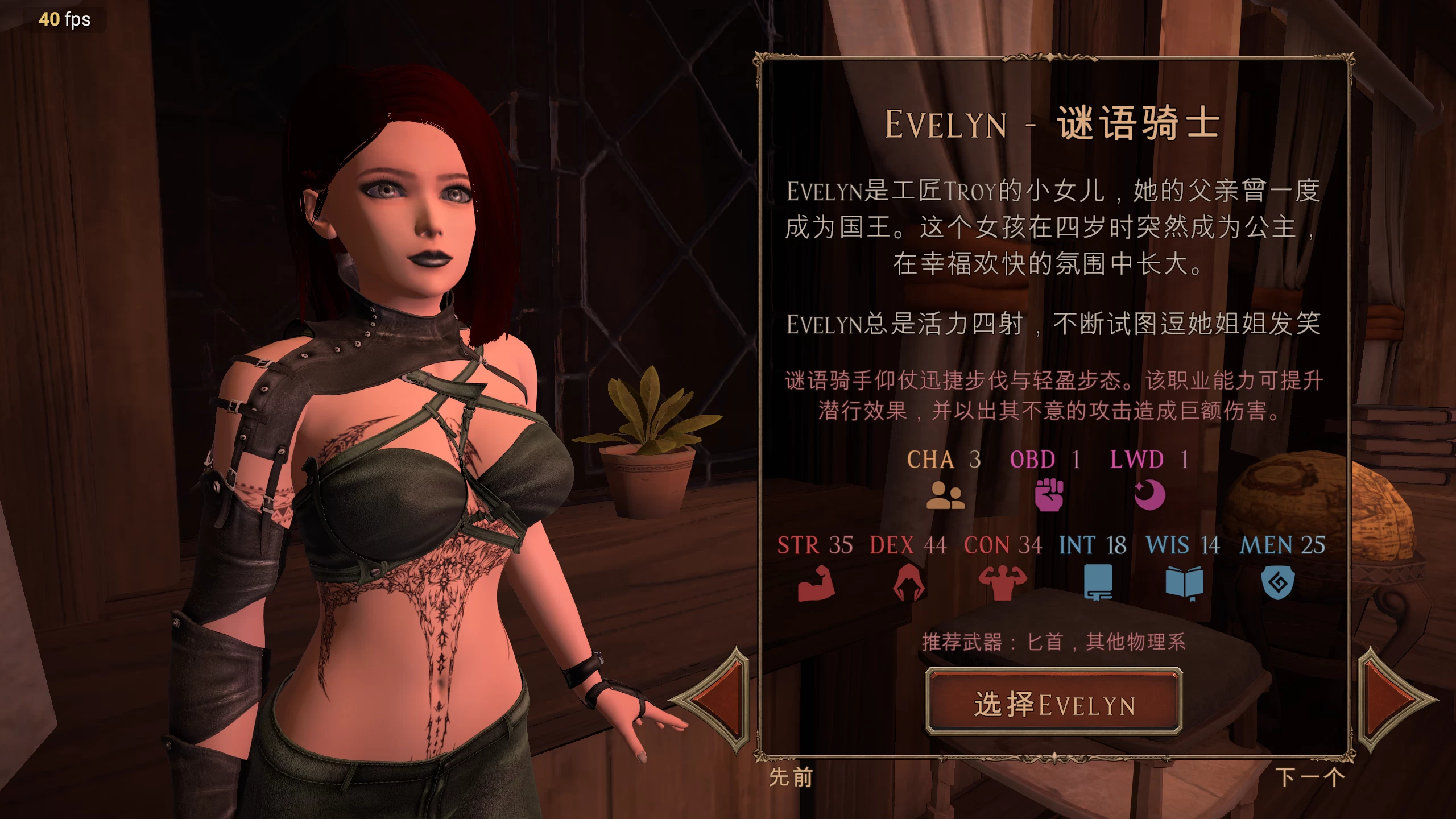This screenshot has height=819, width=1456.
Task: Select the STR muscle arm icon
Action: click(x=816, y=582)
